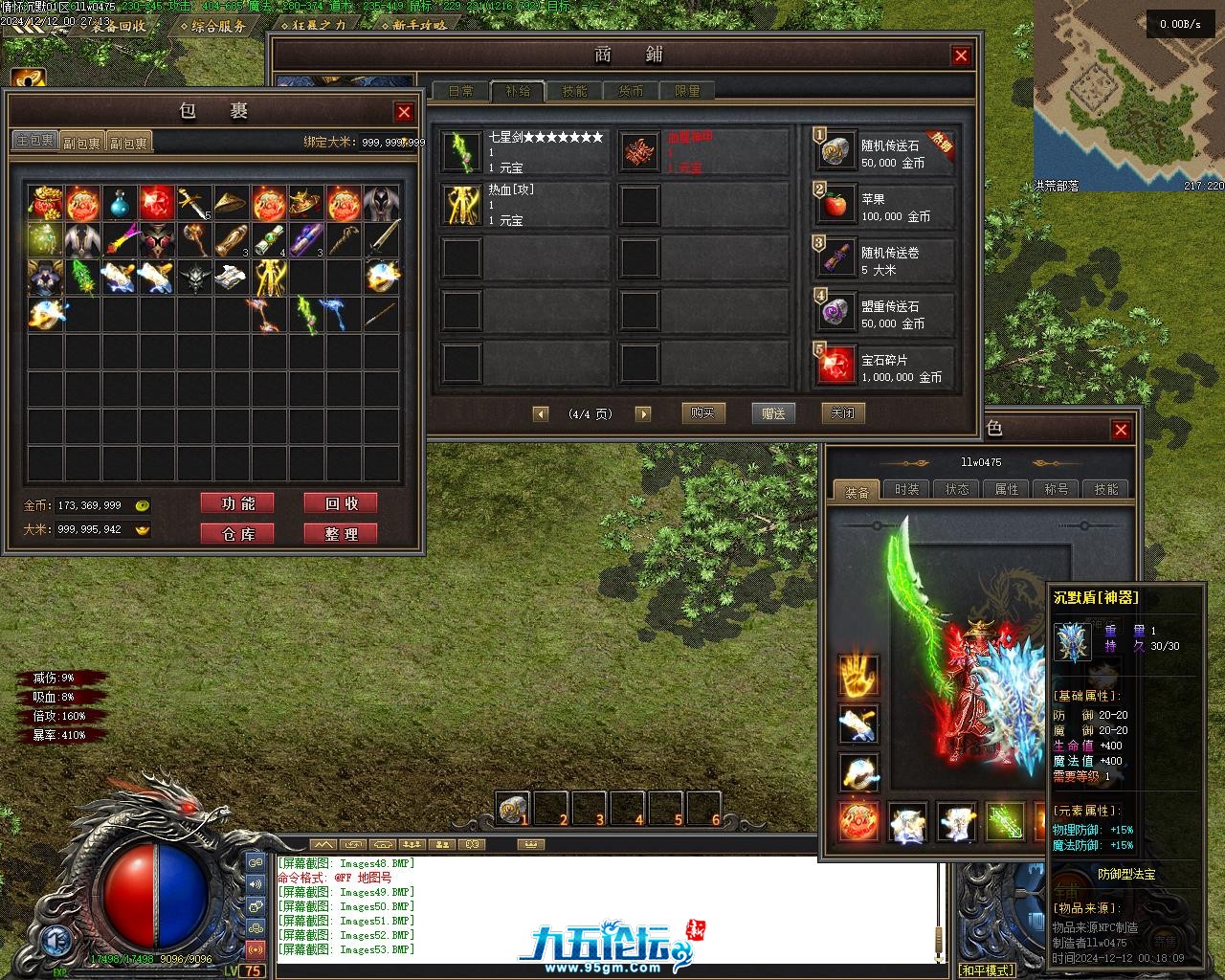Image resolution: width=1225 pixels, height=980 pixels.
Task: Sort the bag with 整理 button
Action: (340, 534)
